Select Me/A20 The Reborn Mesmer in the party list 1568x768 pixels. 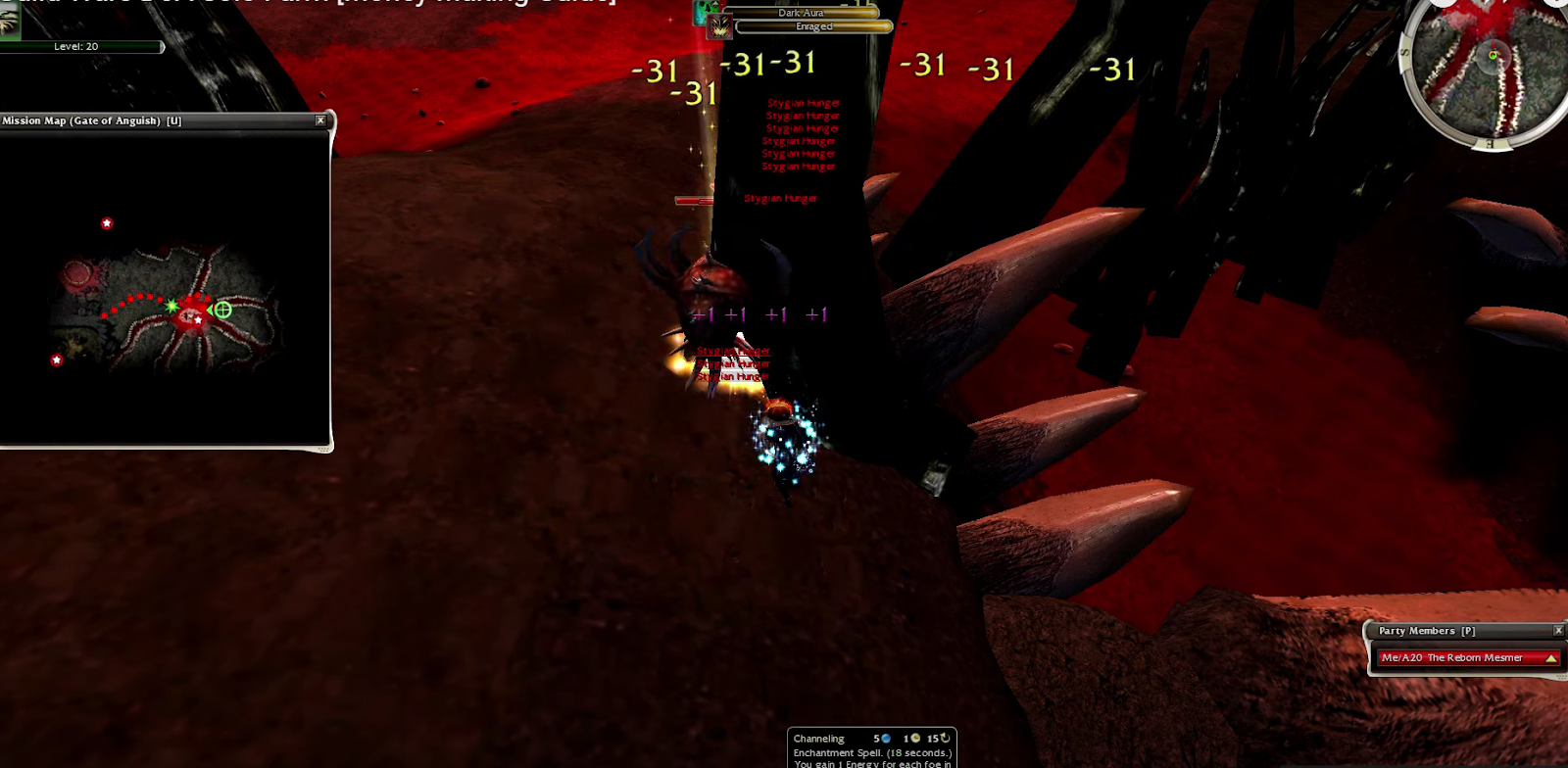tap(1450, 657)
